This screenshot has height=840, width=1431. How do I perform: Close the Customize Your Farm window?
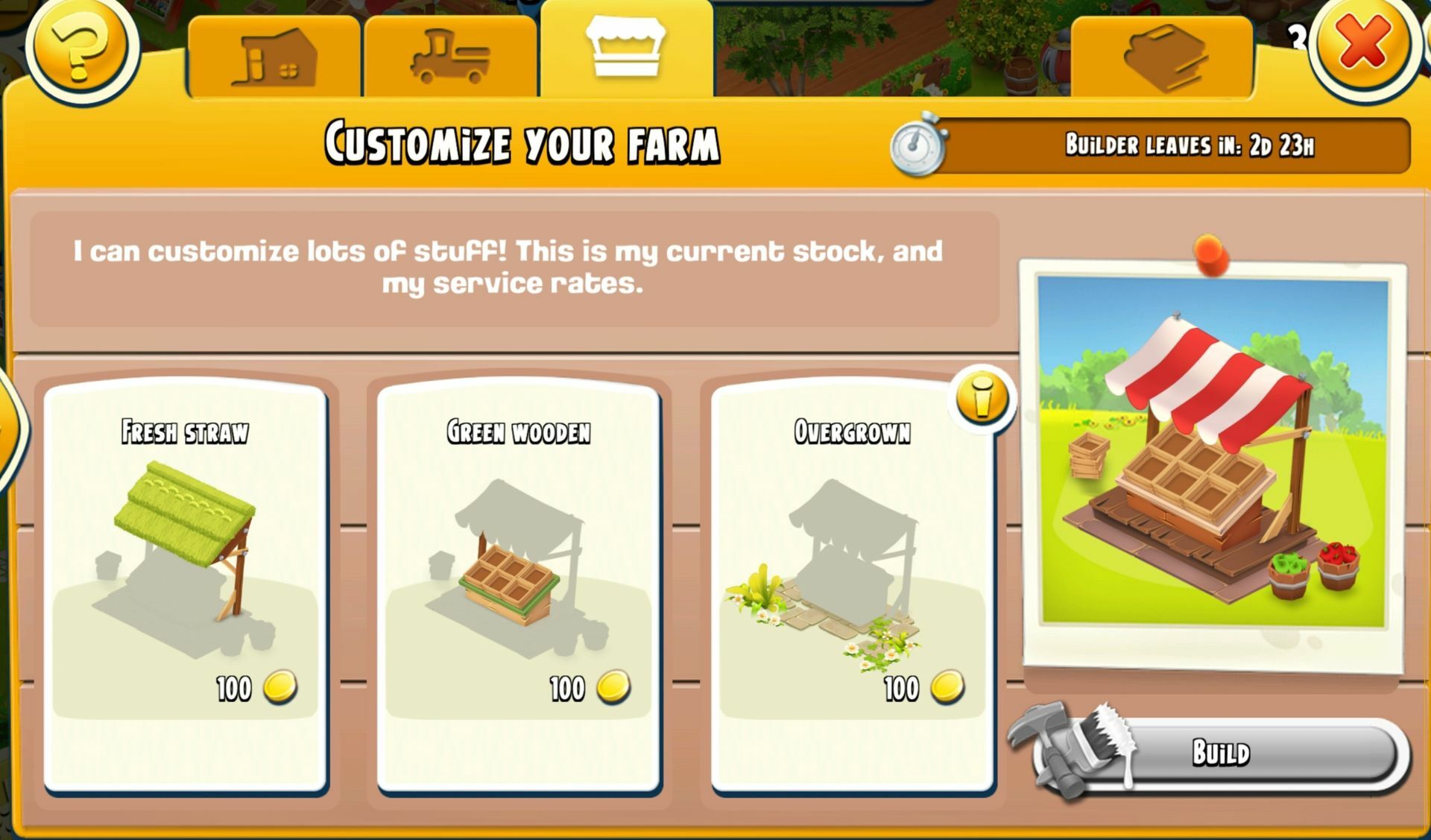1363,44
